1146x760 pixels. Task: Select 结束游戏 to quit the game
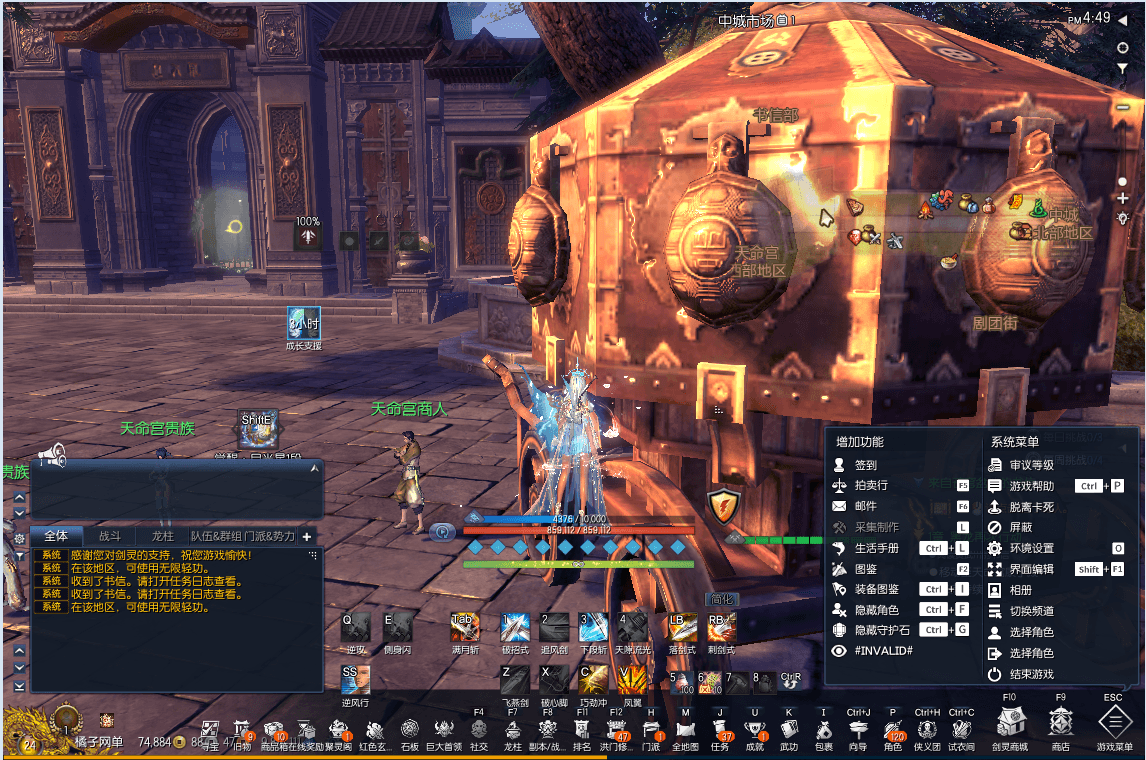pos(1031,675)
